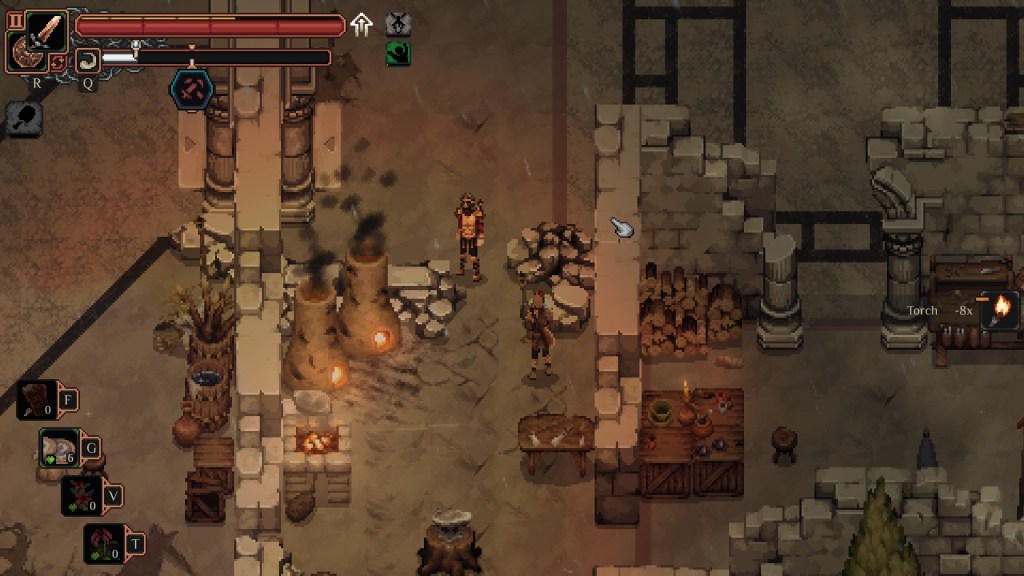Select the equipped sword weapon slot
Image resolution: width=1024 pixels, height=576 pixels.
pyautogui.click(x=46, y=31)
